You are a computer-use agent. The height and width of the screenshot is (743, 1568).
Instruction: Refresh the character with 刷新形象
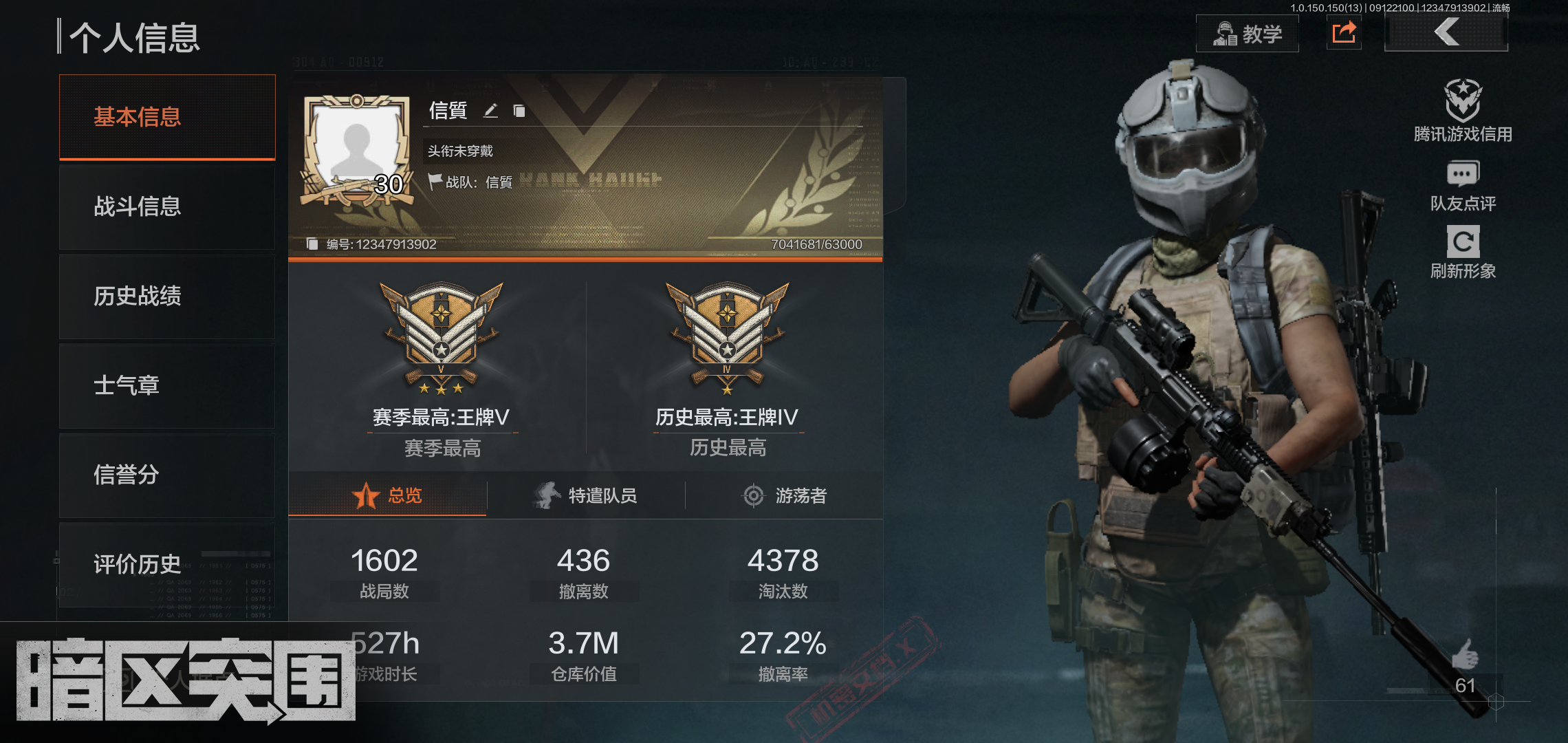[x=1463, y=252]
